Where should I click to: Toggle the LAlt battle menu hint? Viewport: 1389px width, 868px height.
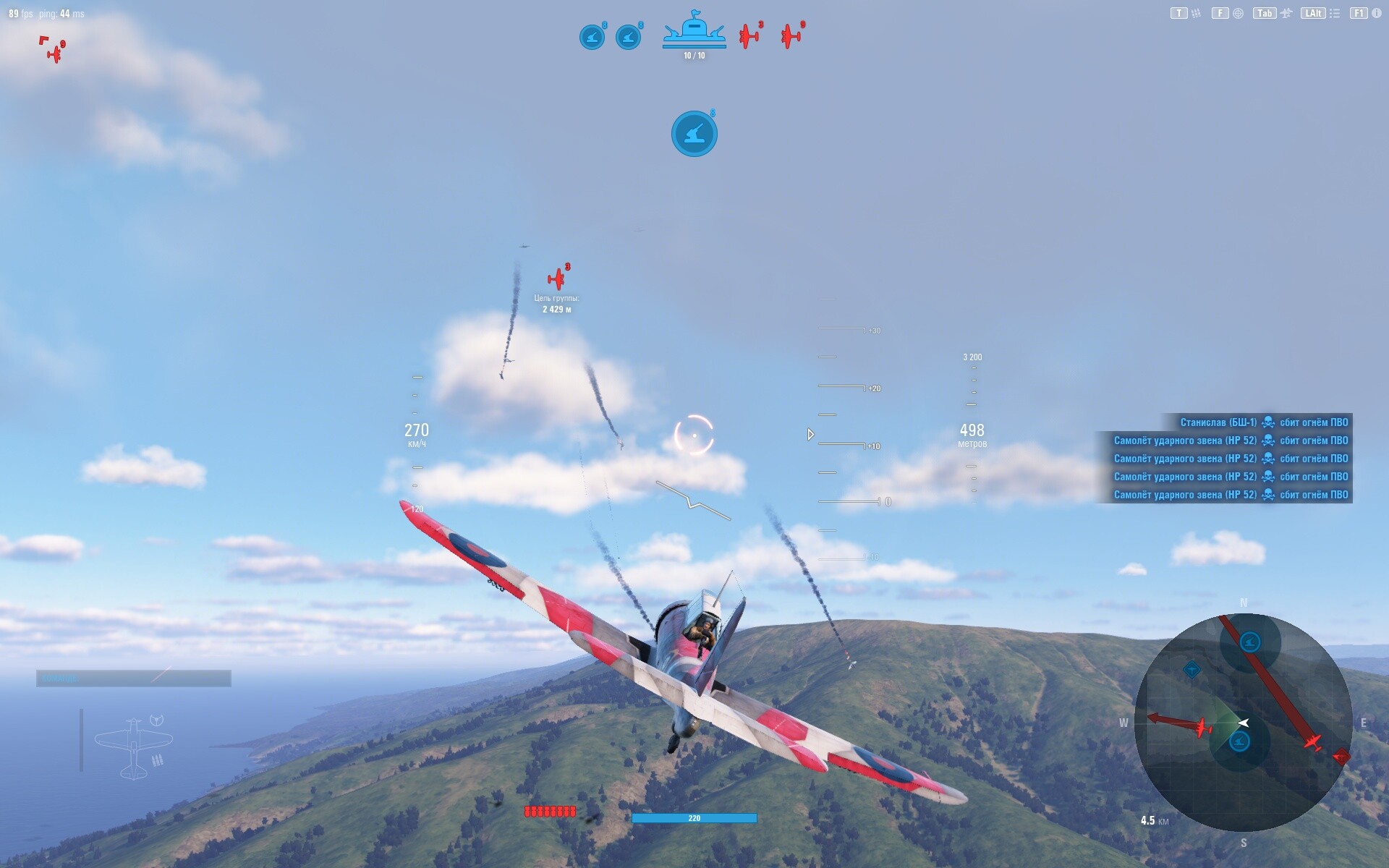[x=1314, y=12]
